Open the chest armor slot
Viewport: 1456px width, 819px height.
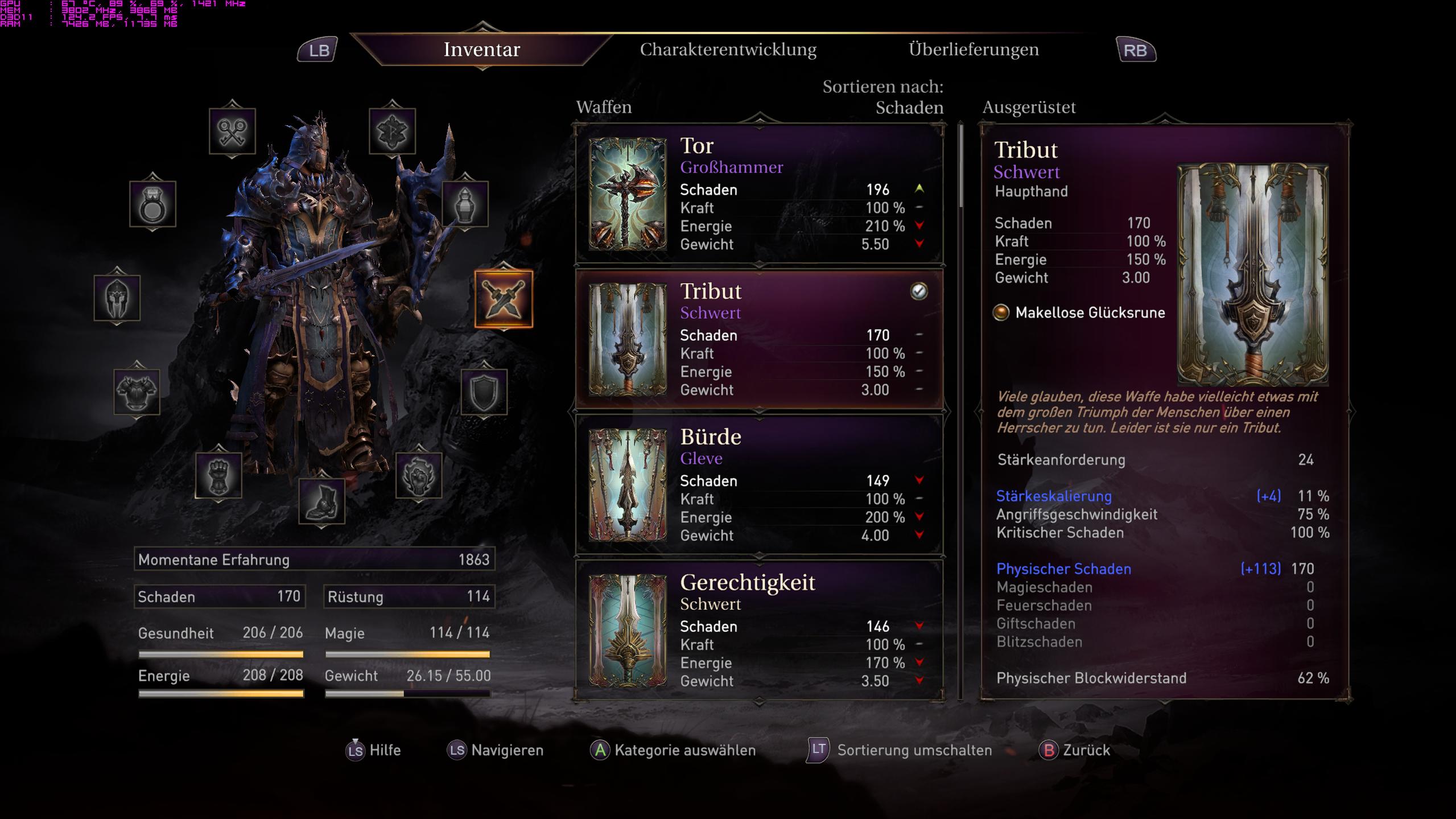click(137, 392)
